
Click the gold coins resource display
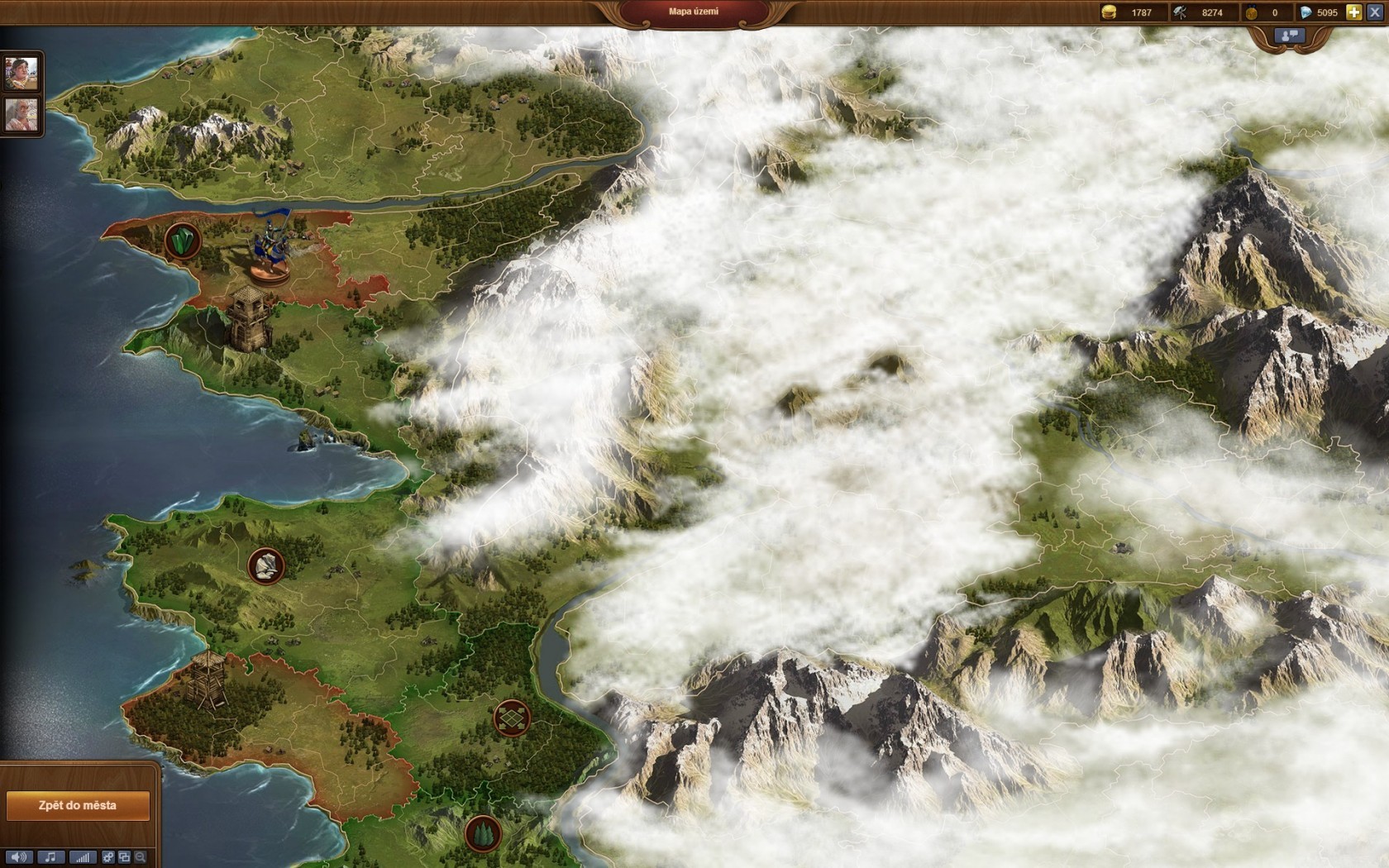point(1129,12)
